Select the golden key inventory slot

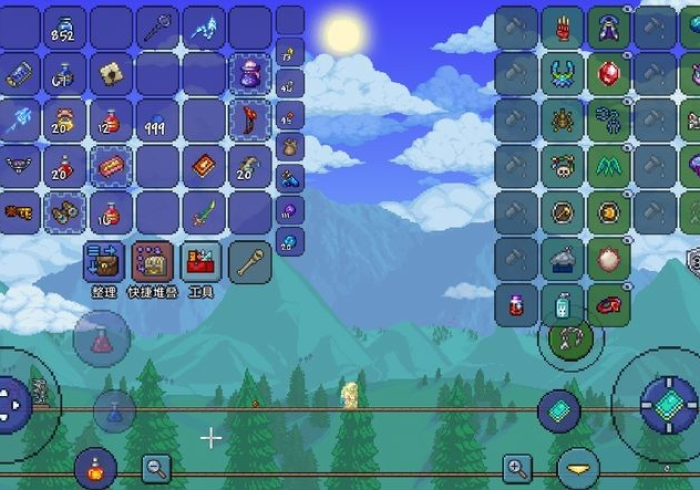[19, 212]
